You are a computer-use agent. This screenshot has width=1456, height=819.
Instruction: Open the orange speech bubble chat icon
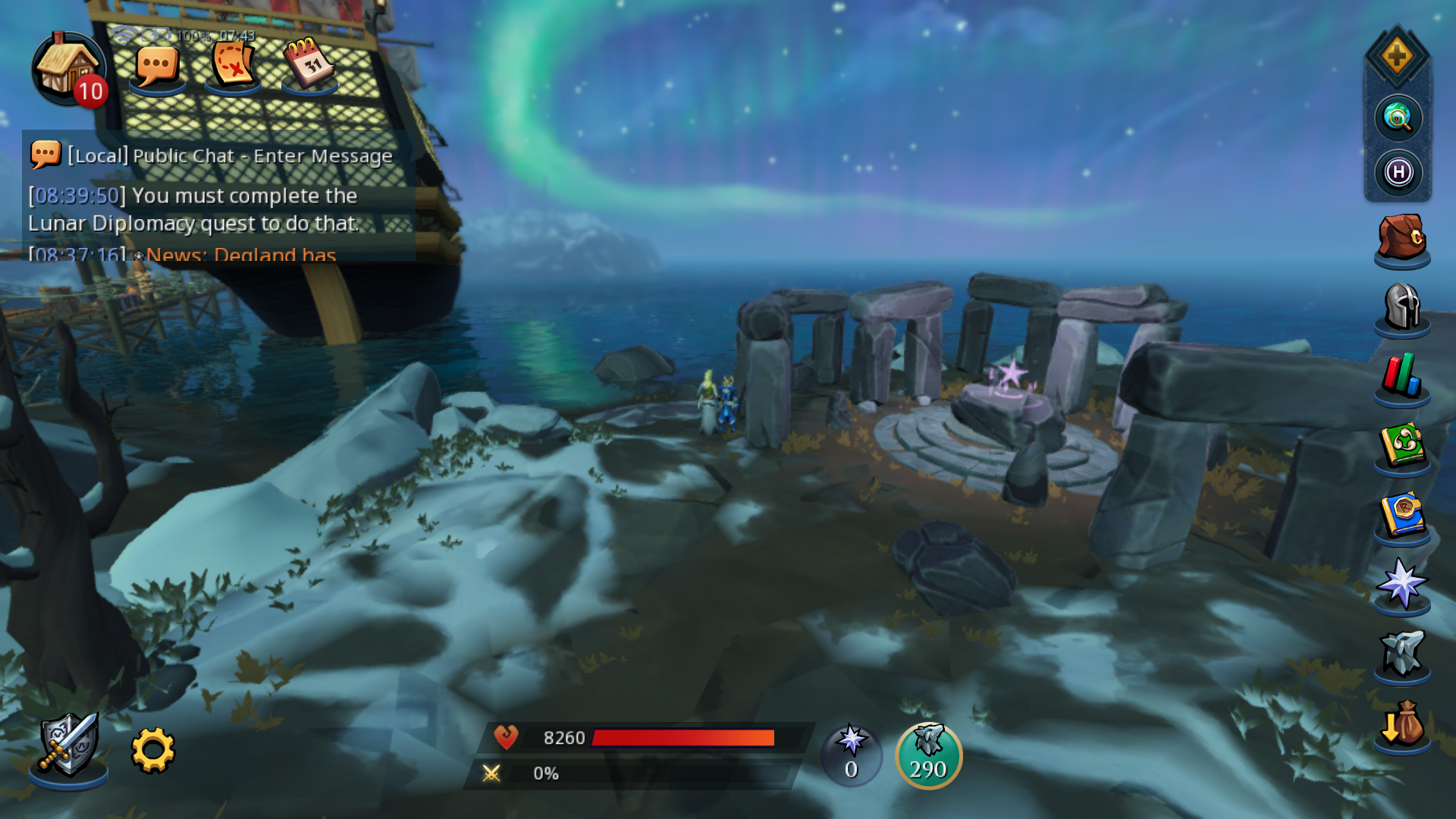pyautogui.click(x=157, y=67)
